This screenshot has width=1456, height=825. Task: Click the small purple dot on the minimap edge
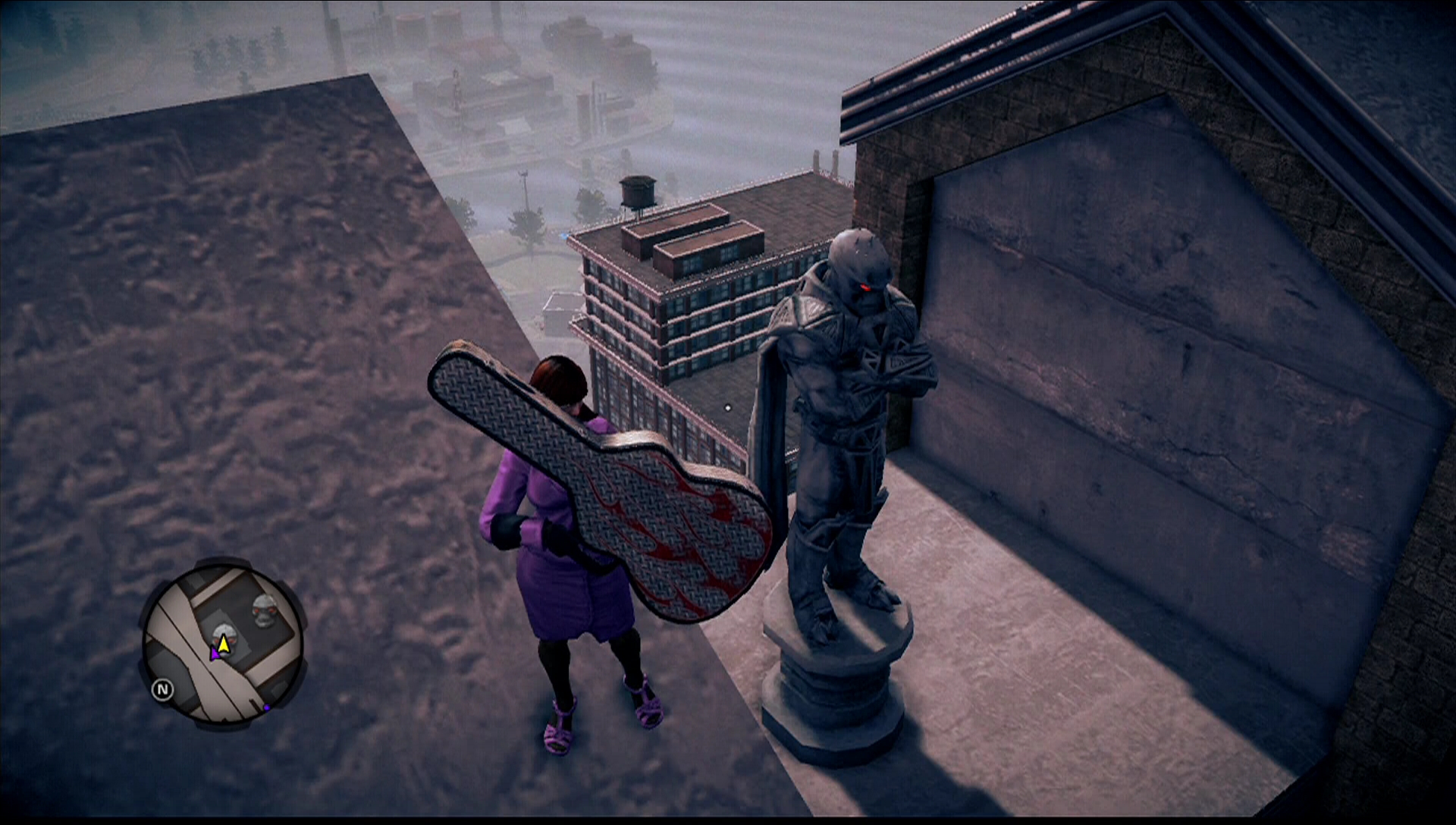point(267,707)
